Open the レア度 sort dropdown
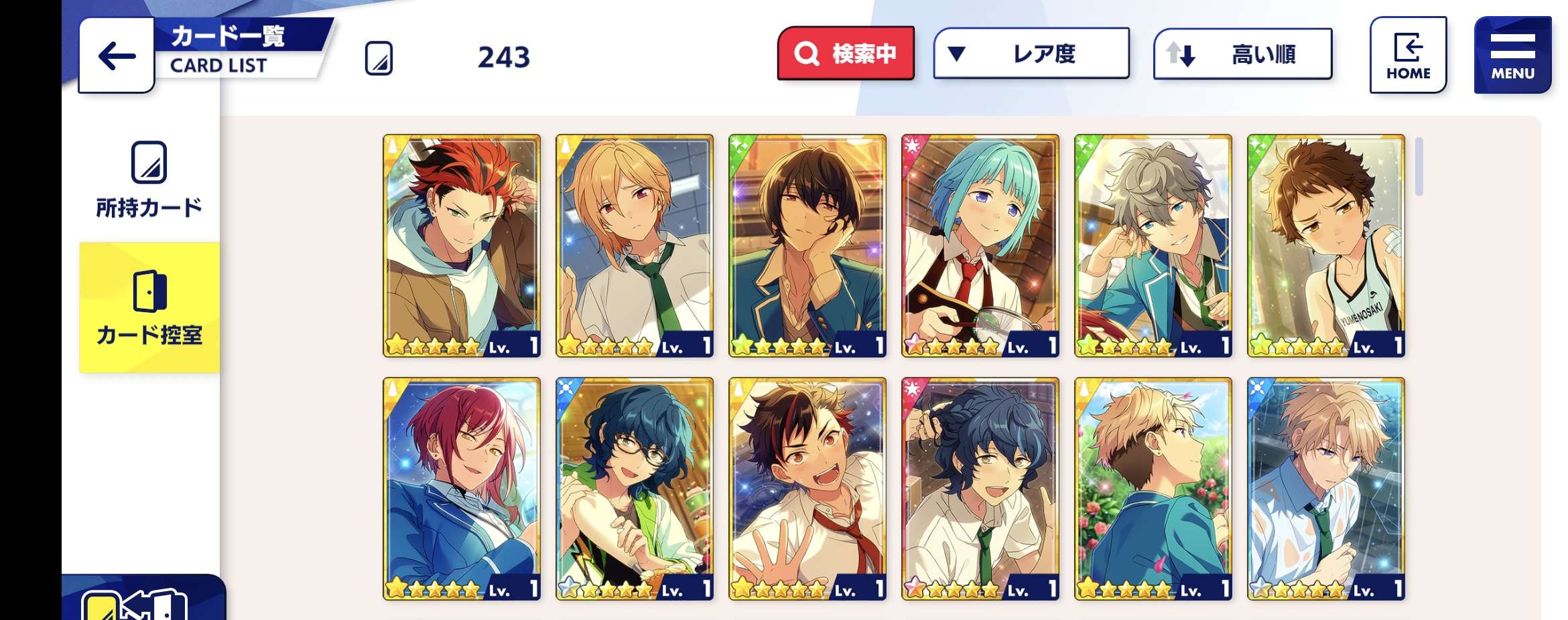Viewport: 1568px width, 620px height. point(1031,54)
